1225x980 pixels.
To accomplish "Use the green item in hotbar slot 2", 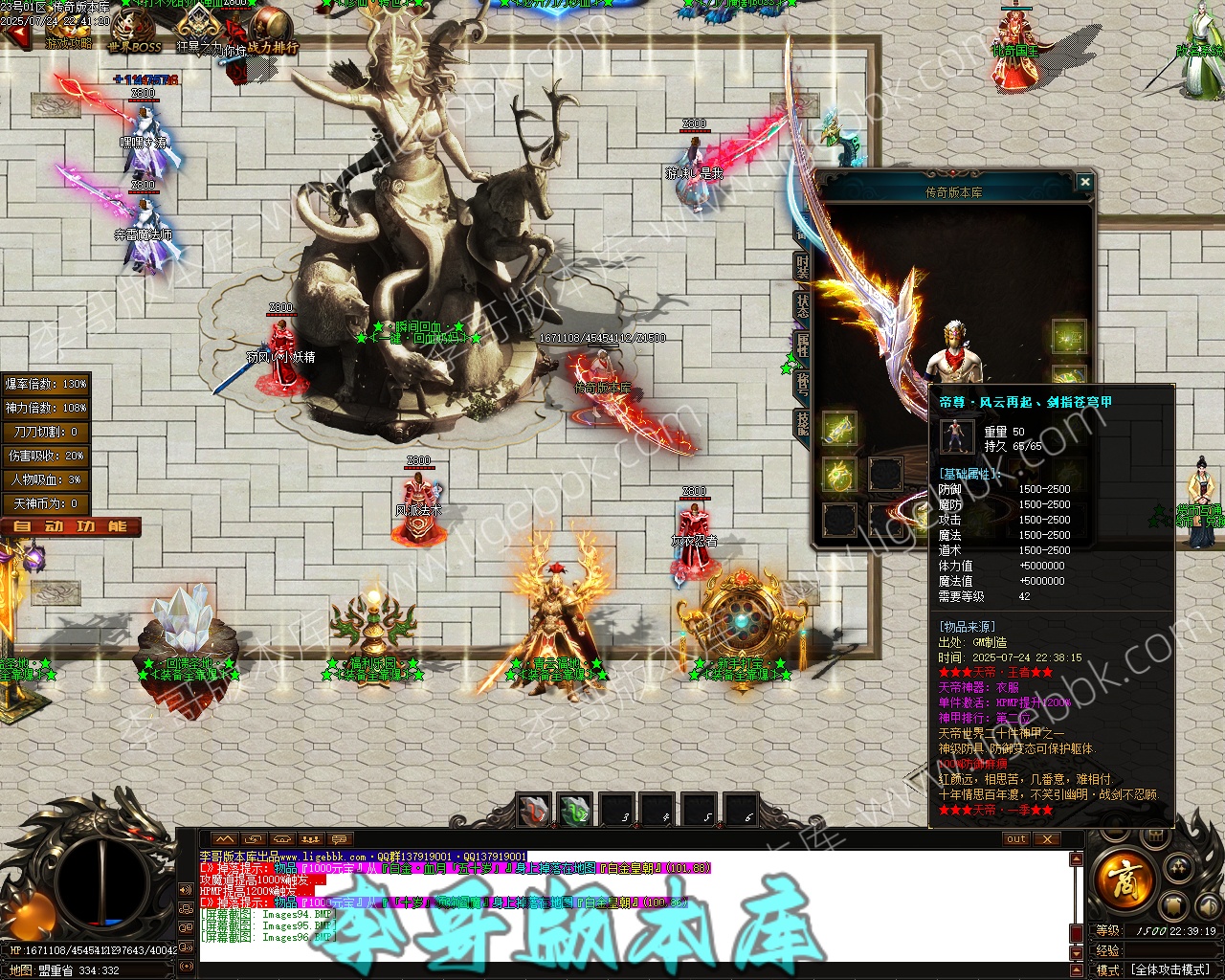I will (x=575, y=811).
